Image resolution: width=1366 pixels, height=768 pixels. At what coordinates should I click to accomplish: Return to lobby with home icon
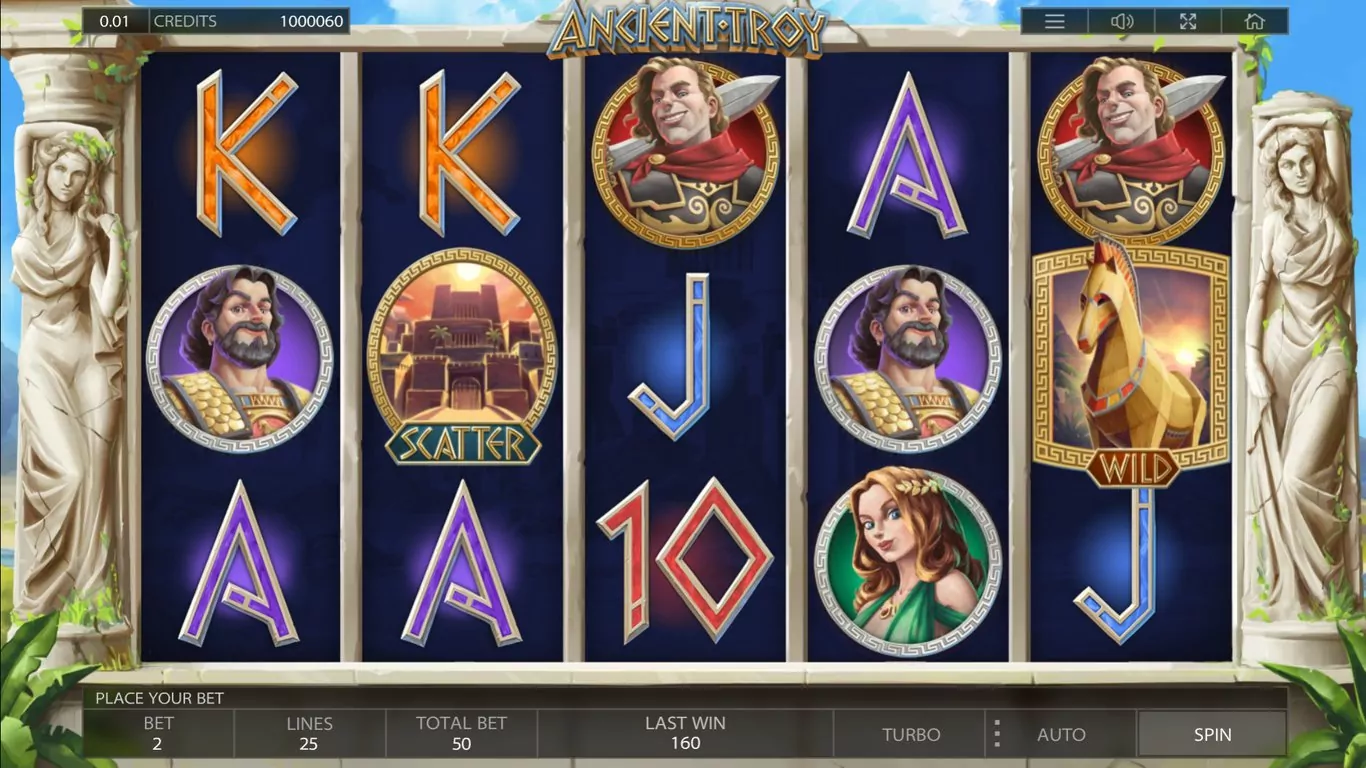click(x=1254, y=21)
